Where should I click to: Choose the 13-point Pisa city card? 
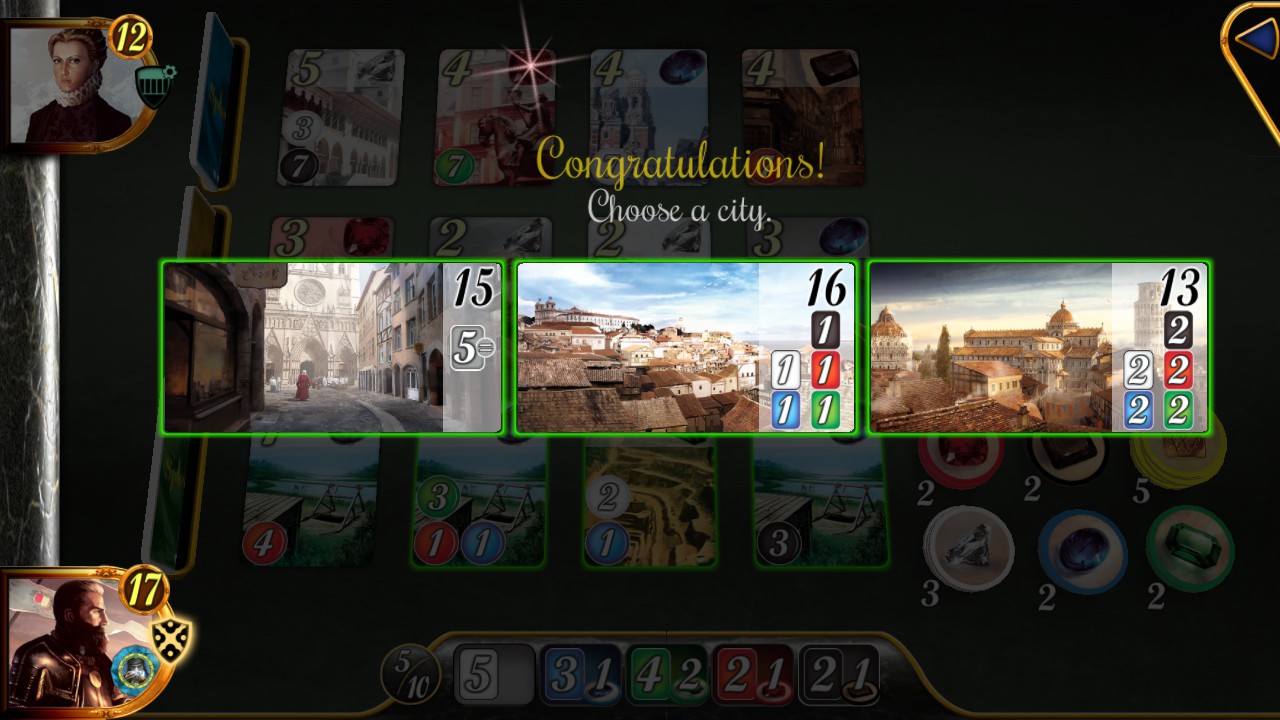tap(1040, 348)
